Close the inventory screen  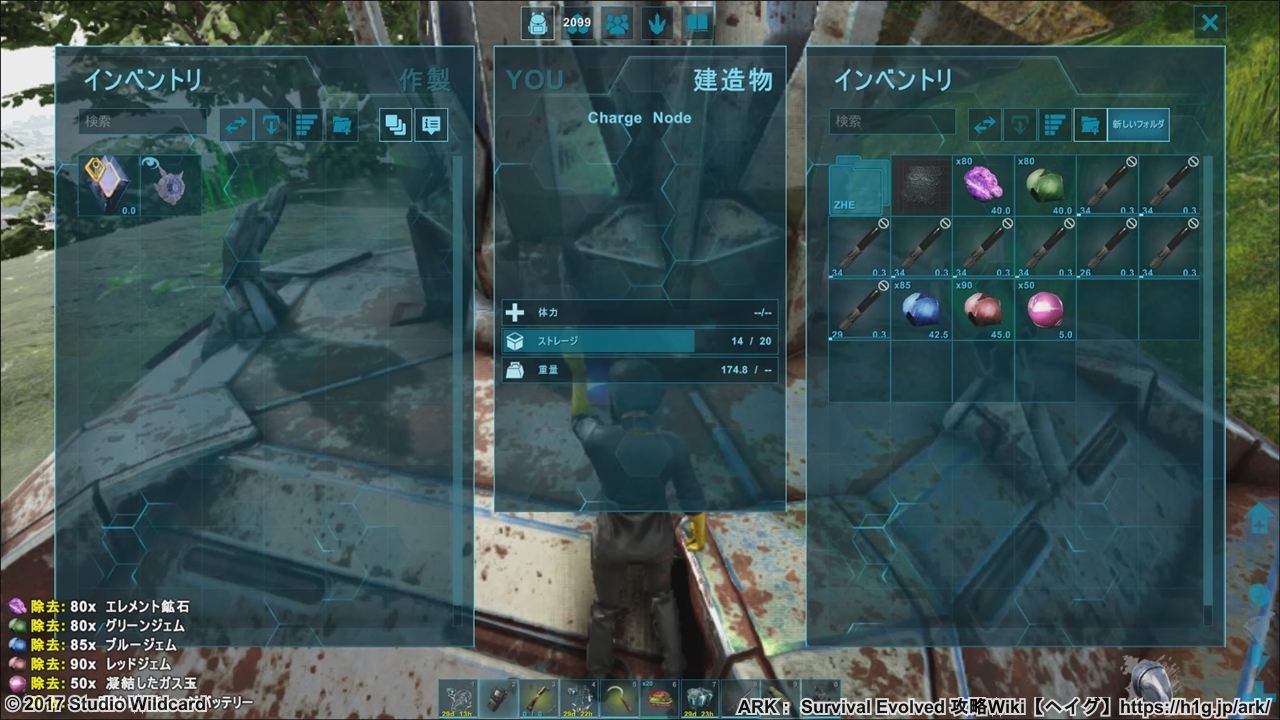coord(1210,23)
